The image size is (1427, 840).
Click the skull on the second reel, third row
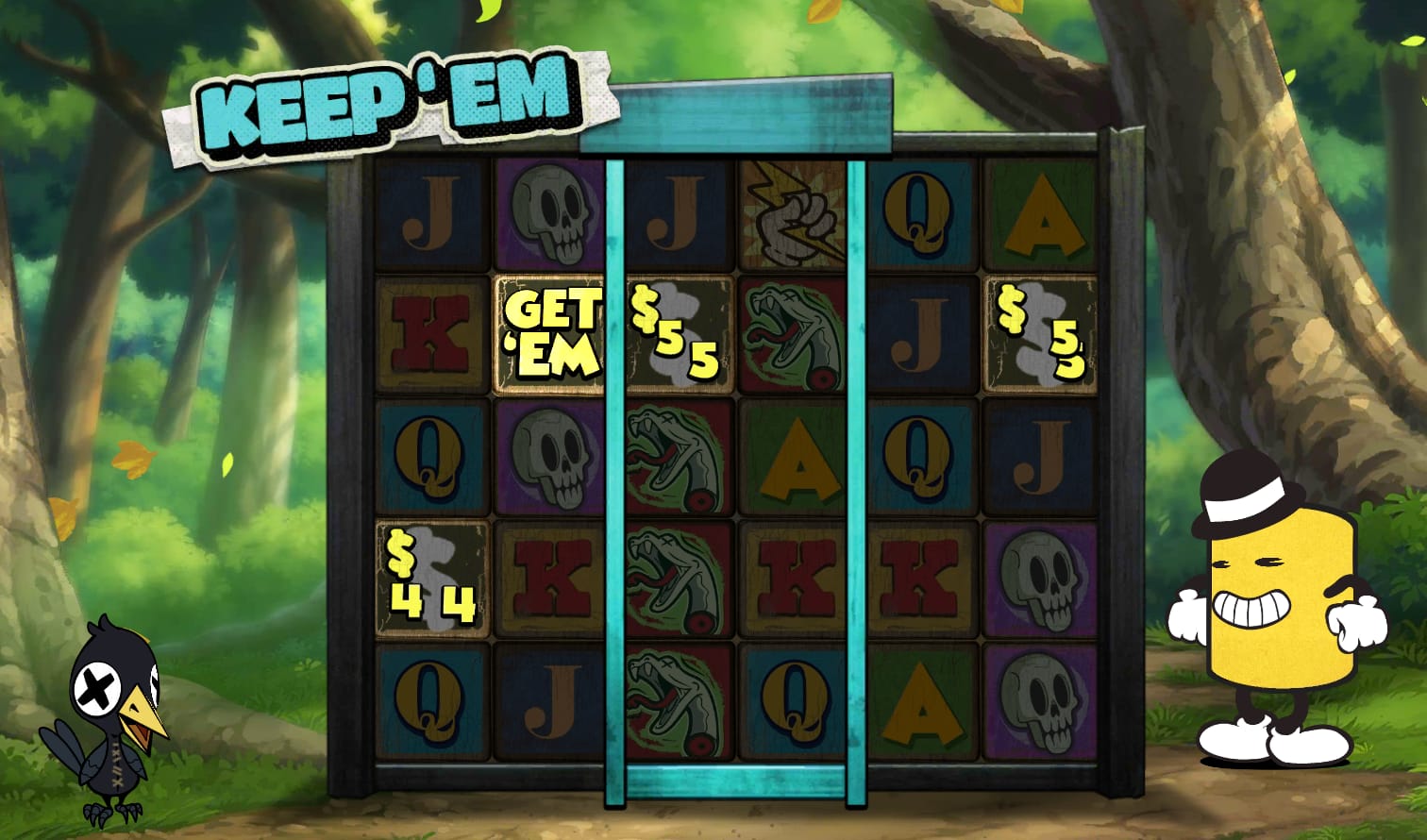[551, 458]
